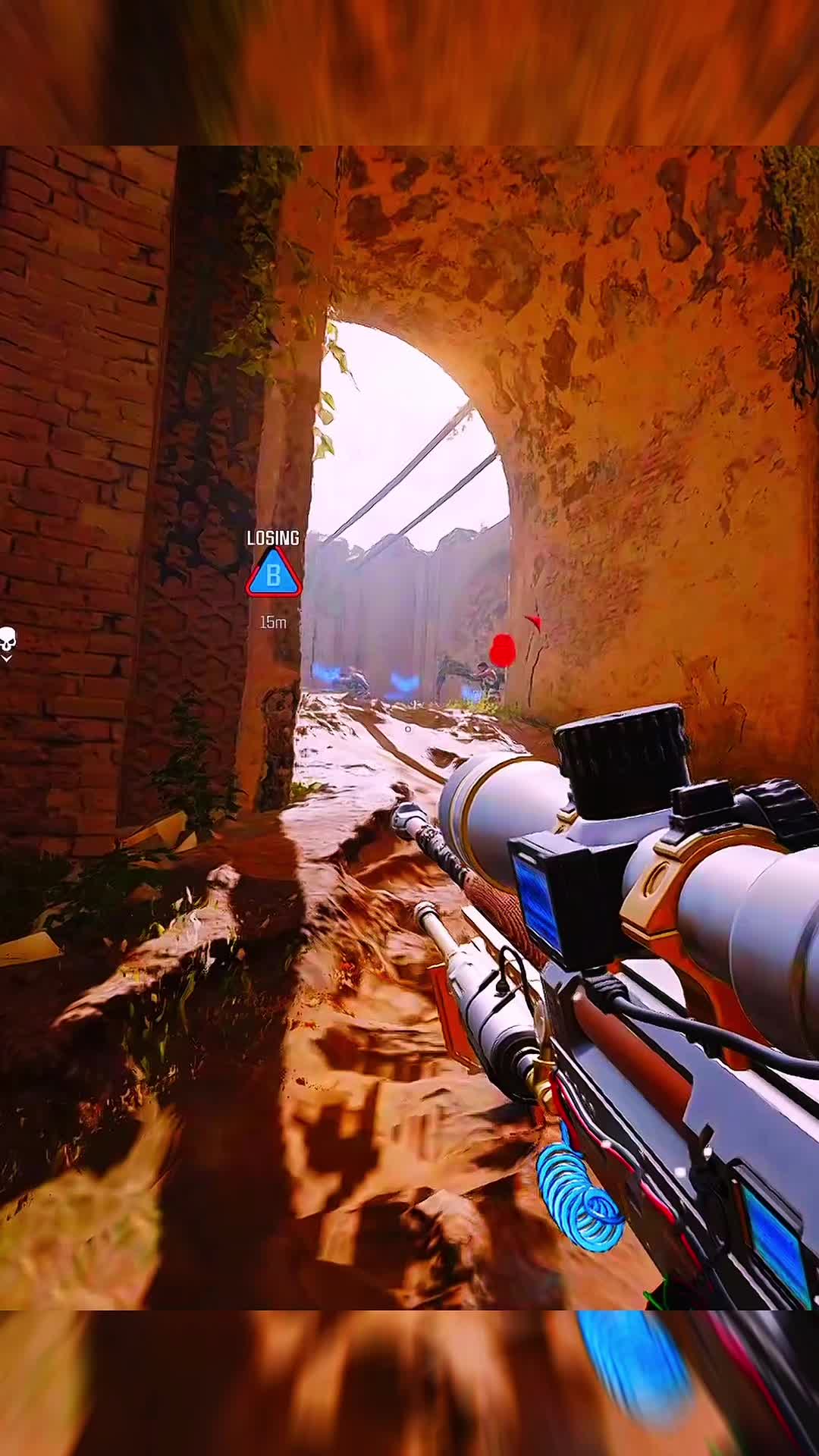
Task: Click the white skull death marker
Action: [8, 641]
